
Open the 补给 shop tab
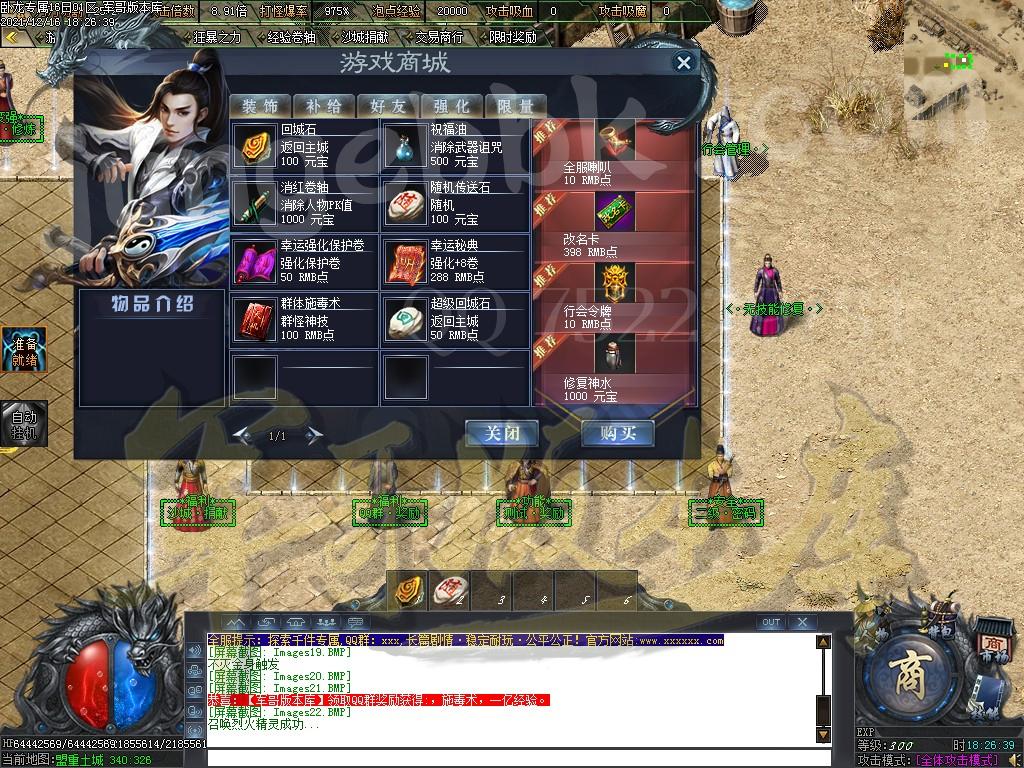324,106
